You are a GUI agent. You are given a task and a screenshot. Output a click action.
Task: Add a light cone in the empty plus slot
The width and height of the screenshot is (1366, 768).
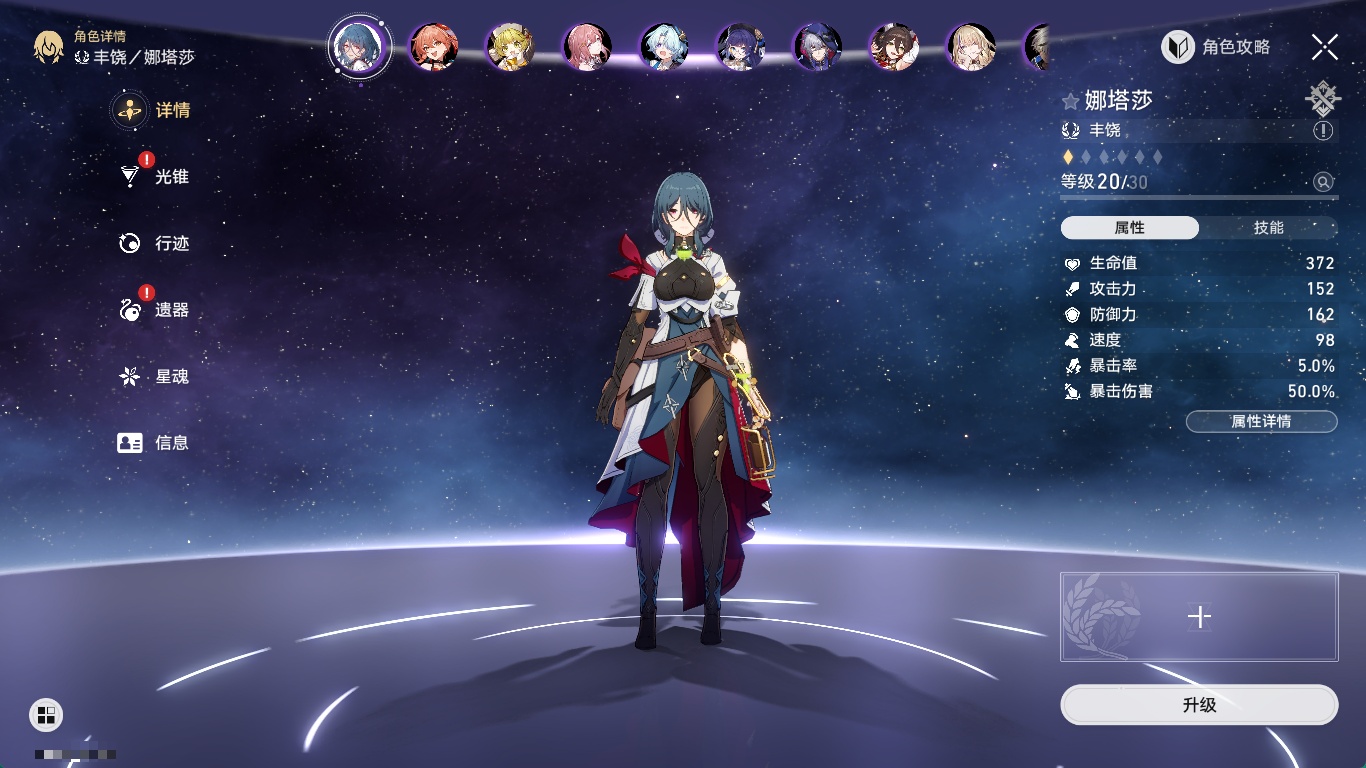(x=1199, y=617)
